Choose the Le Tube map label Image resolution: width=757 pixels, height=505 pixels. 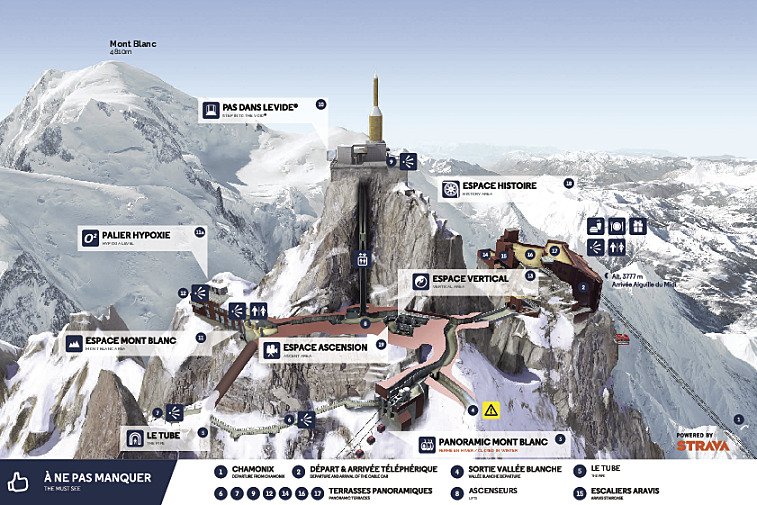pos(162,438)
